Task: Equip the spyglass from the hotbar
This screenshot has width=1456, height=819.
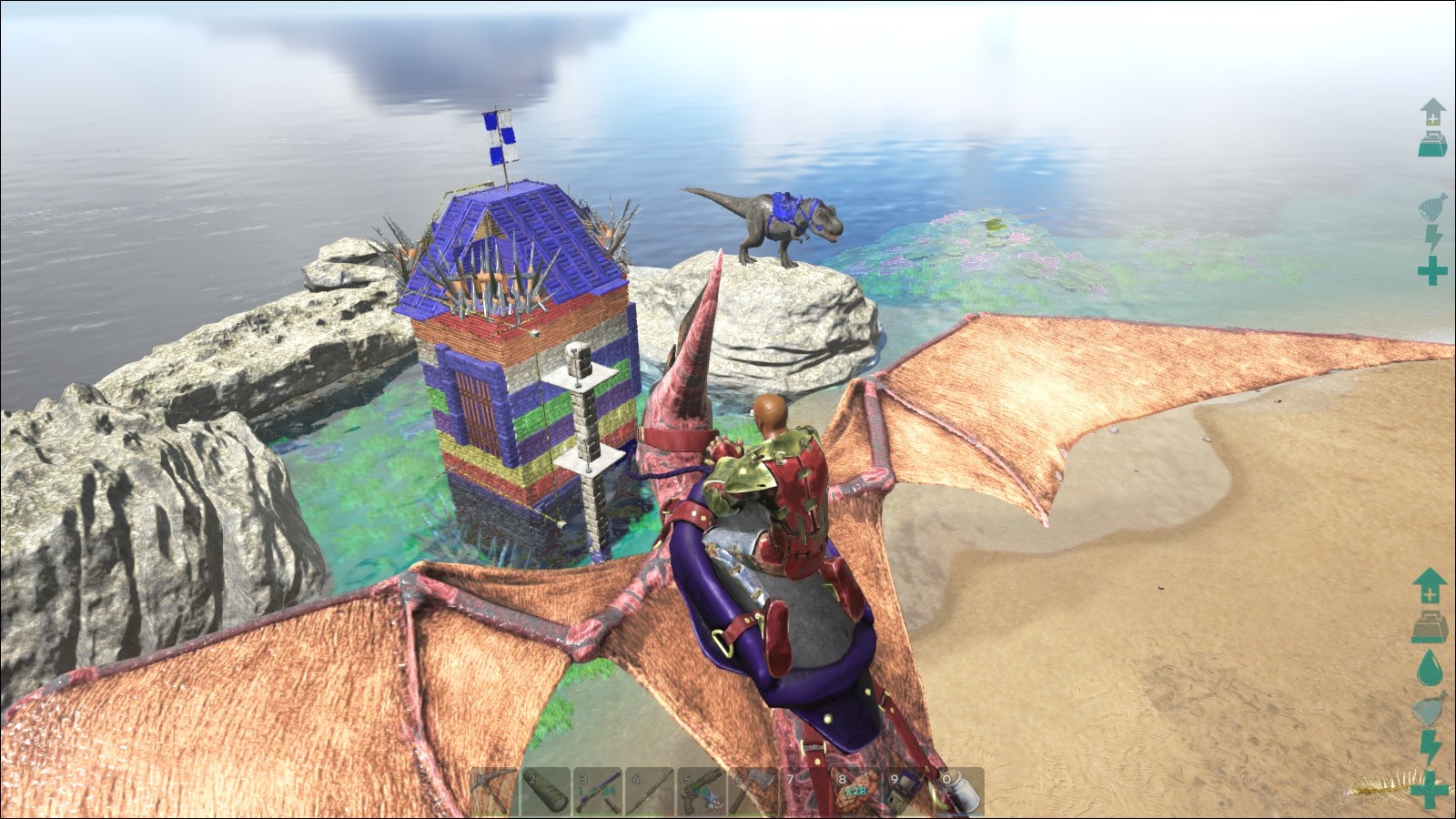Action: pyautogui.click(x=546, y=792)
